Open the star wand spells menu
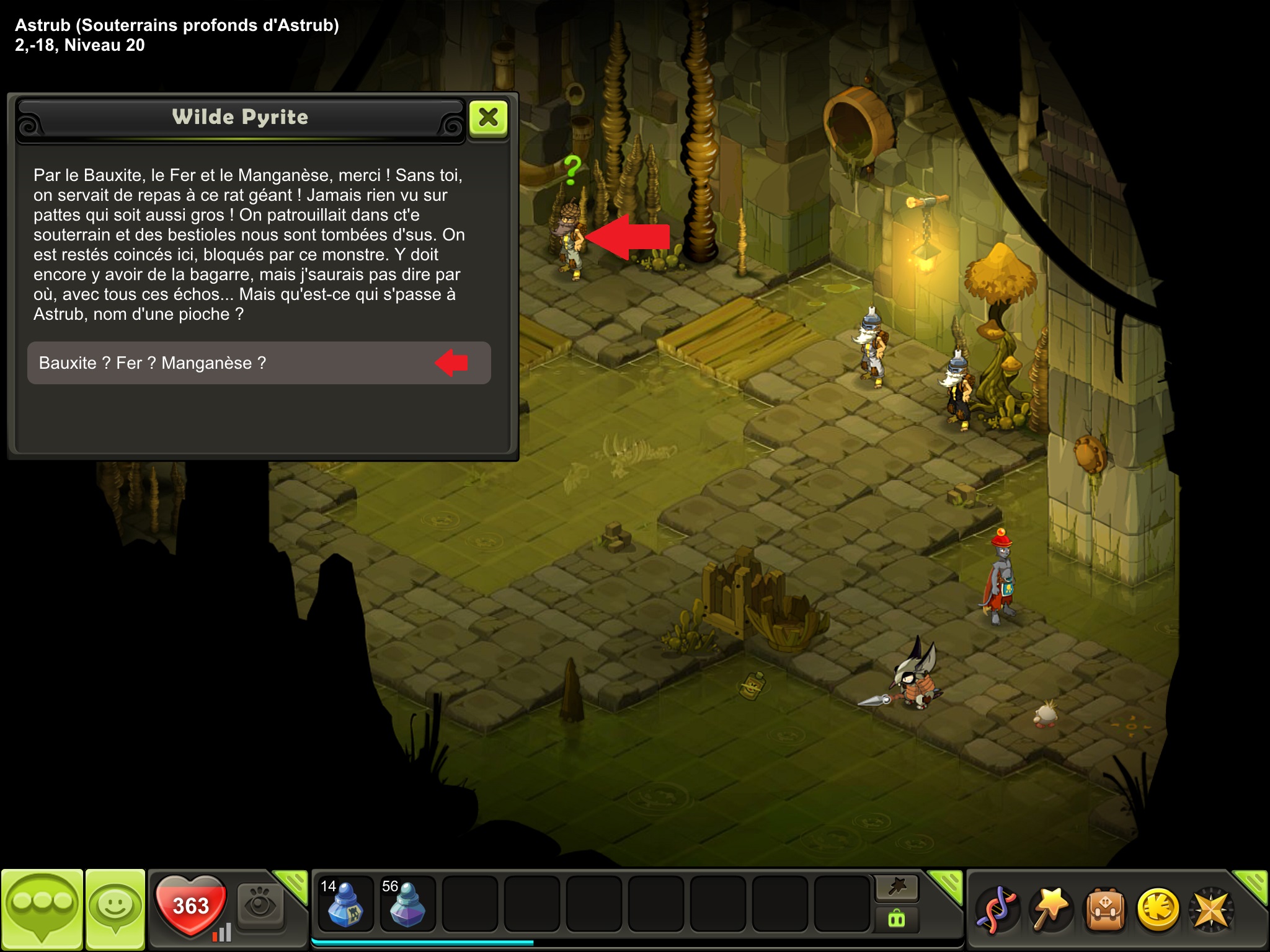1270x952 pixels. [x=1050, y=910]
